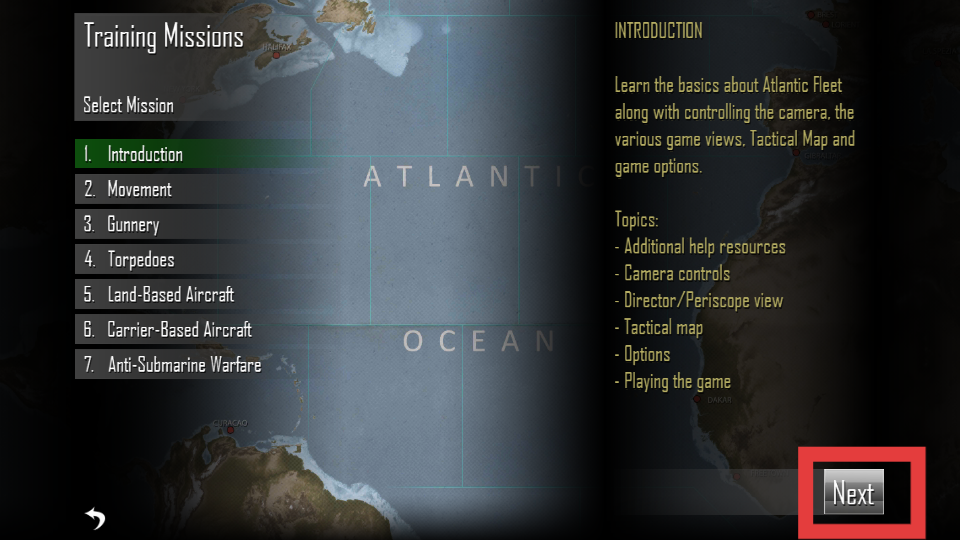Select the Torpedoes mission entry

click(141, 259)
